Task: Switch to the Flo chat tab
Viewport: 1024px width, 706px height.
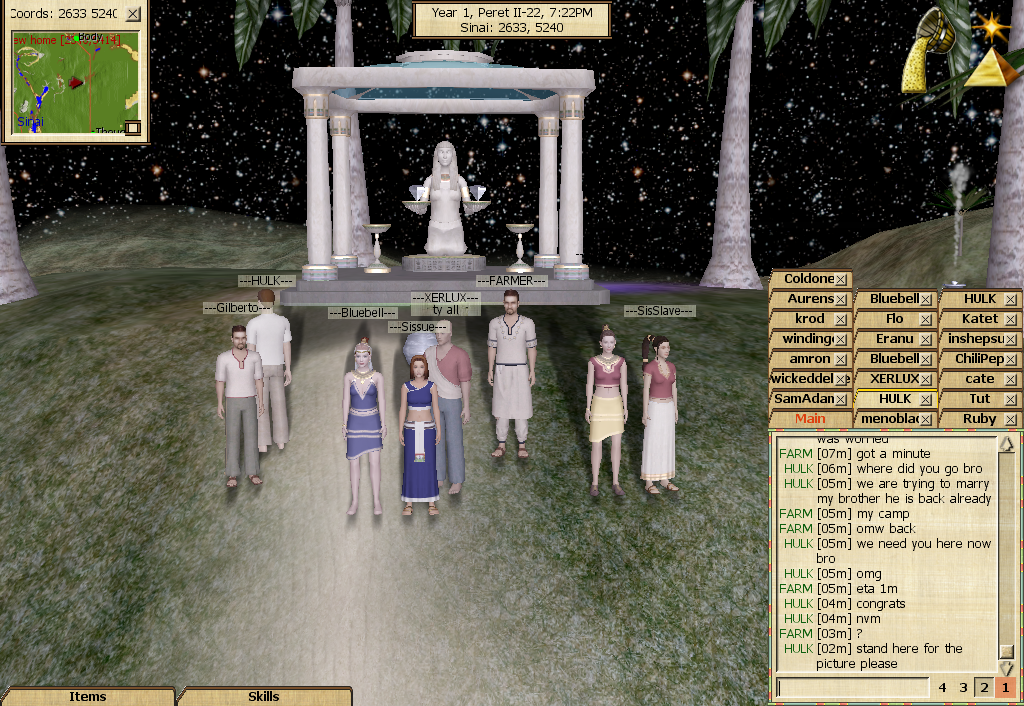Action: click(894, 319)
